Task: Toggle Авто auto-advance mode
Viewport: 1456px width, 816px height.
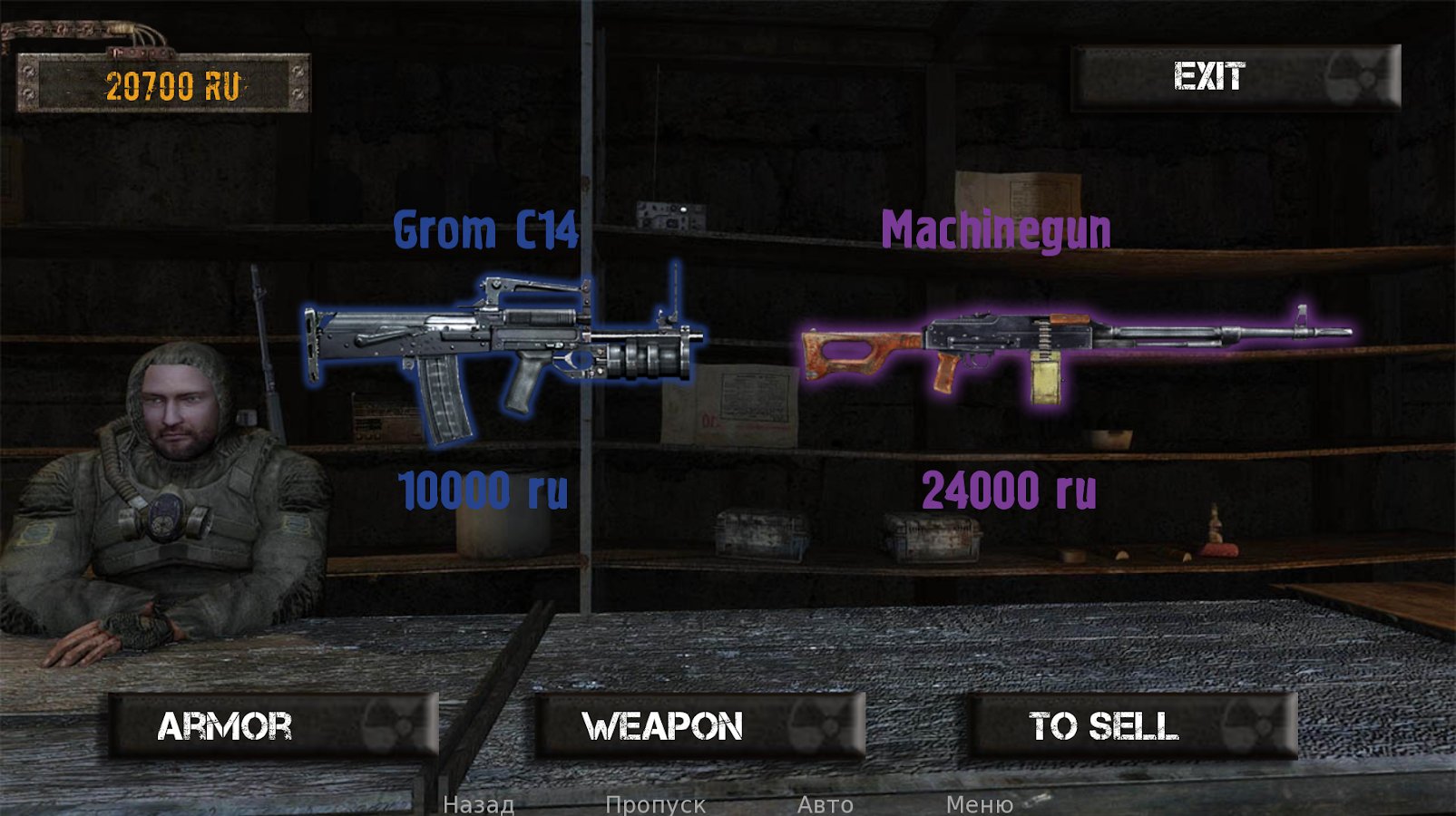Action: coord(825,804)
